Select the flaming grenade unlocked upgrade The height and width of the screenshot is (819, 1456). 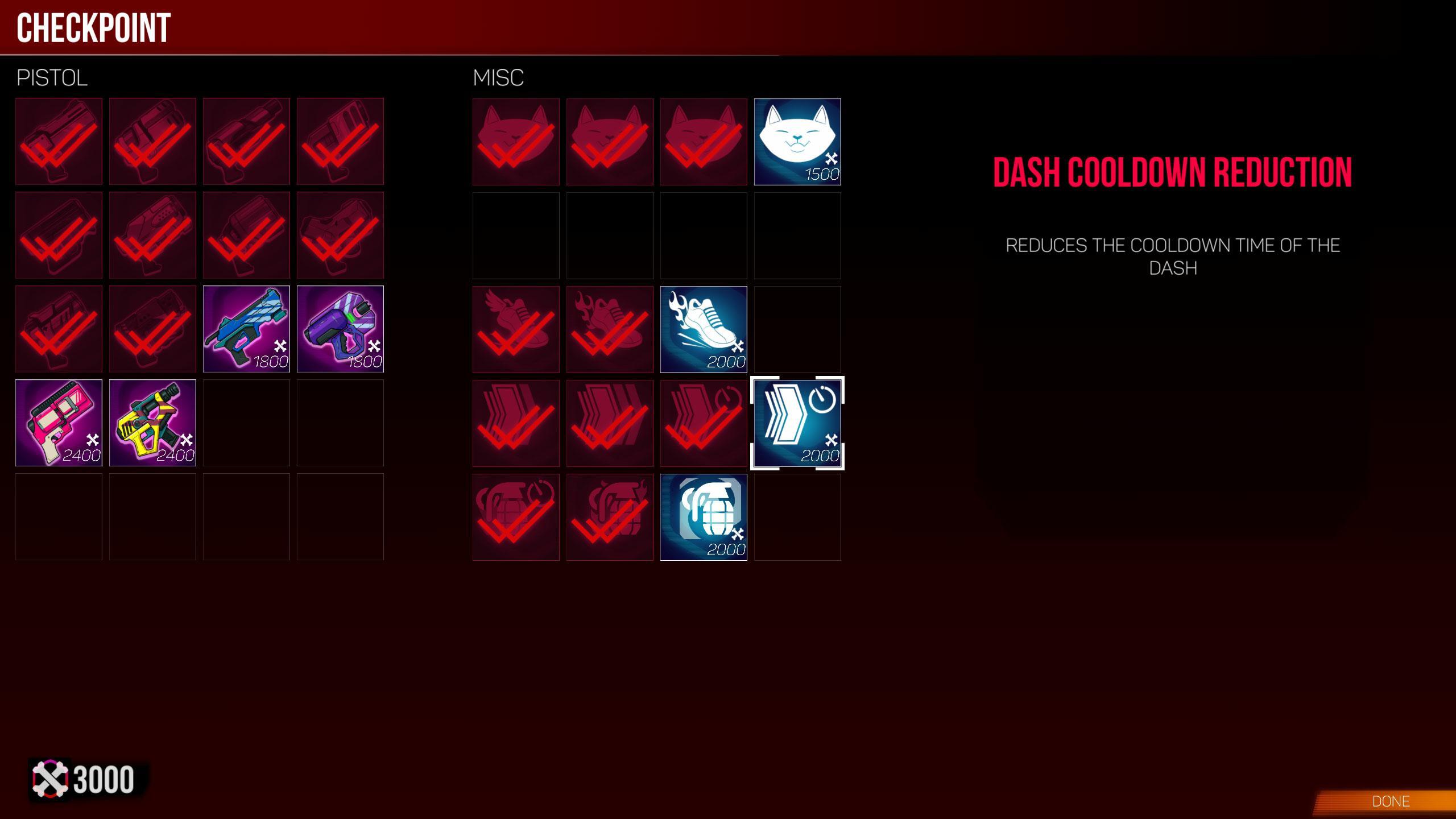pos(609,516)
